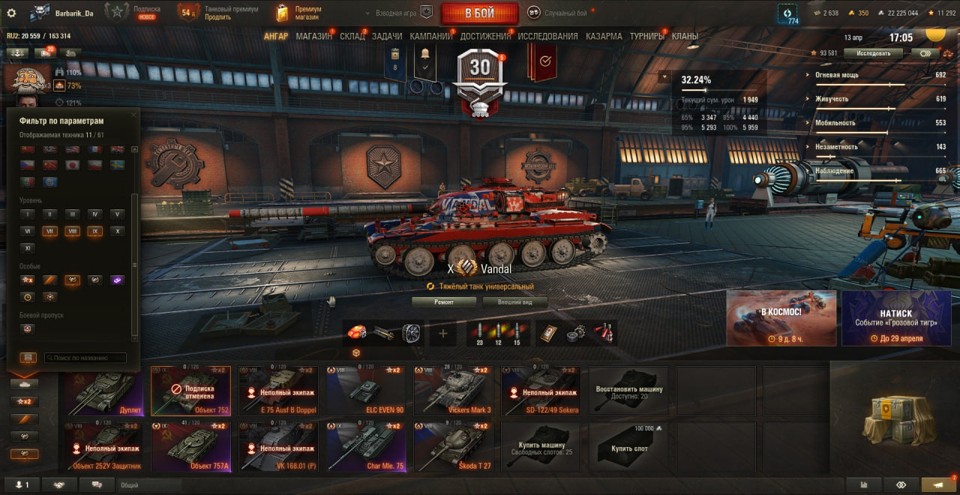This screenshot has height=495, width=960.
Task: Start battle with the В БОЙ button
Action: coord(479,13)
